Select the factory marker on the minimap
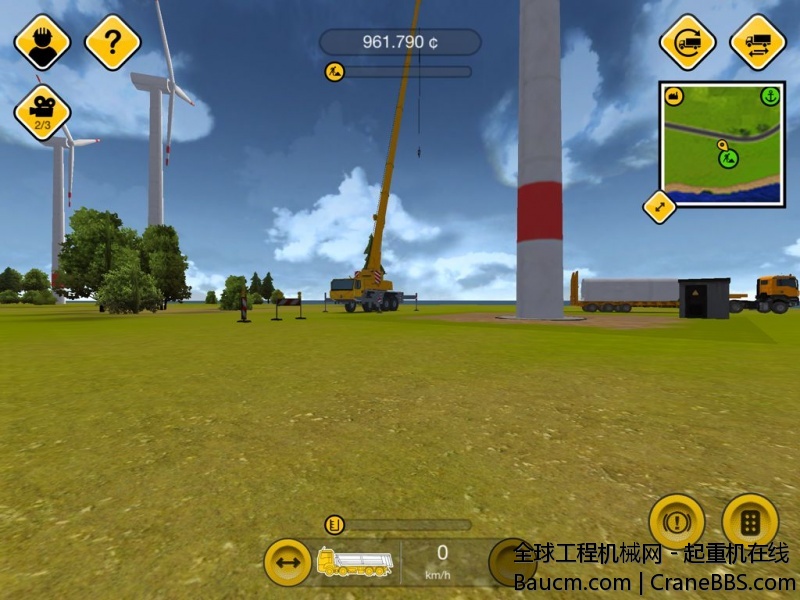Screen dimensions: 800x600 coord(674,96)
